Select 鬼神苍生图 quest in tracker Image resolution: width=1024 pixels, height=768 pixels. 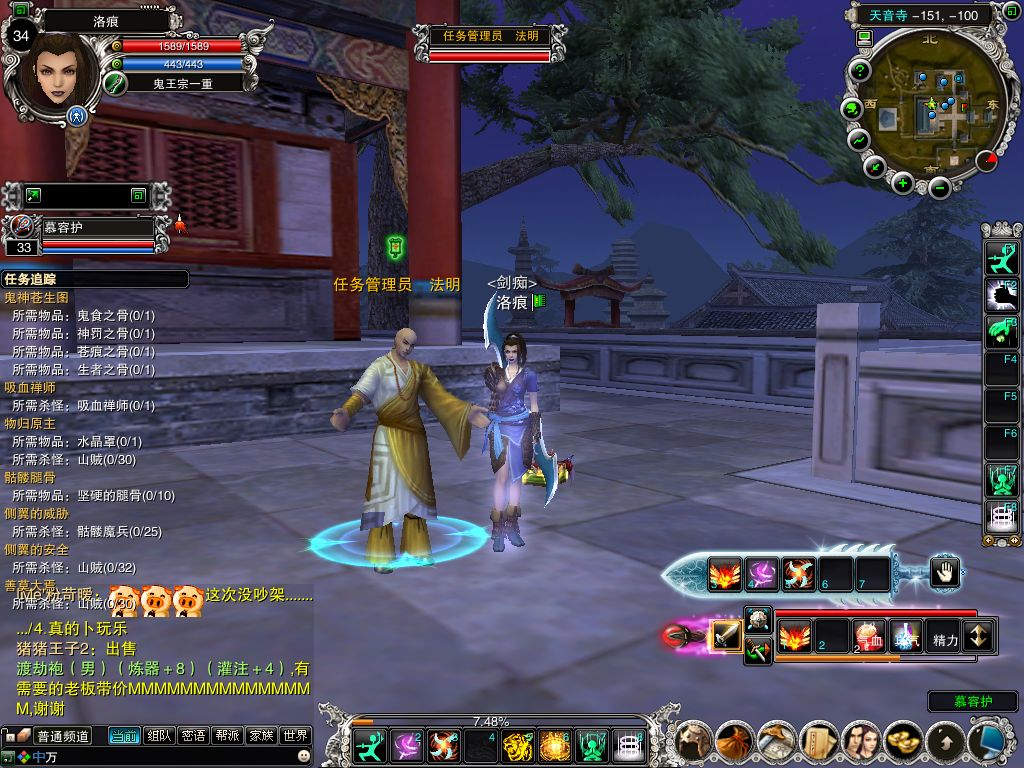37,298
